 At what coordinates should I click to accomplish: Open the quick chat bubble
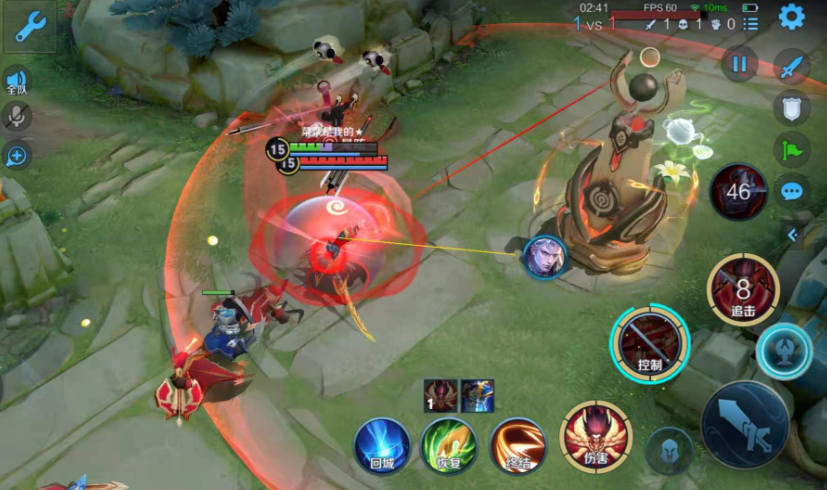[792, 191]
